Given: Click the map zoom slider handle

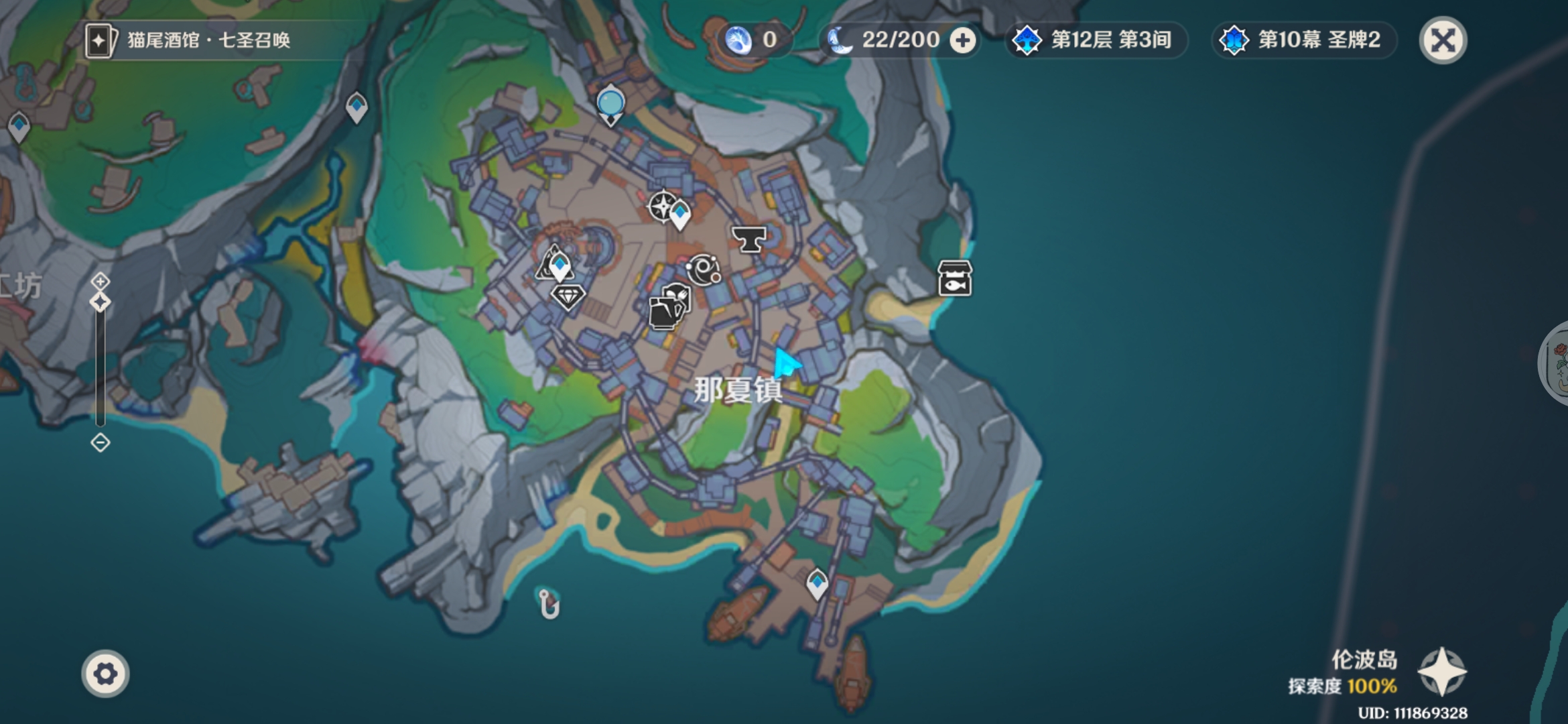Looking at the screenshot, I should 101,302.
